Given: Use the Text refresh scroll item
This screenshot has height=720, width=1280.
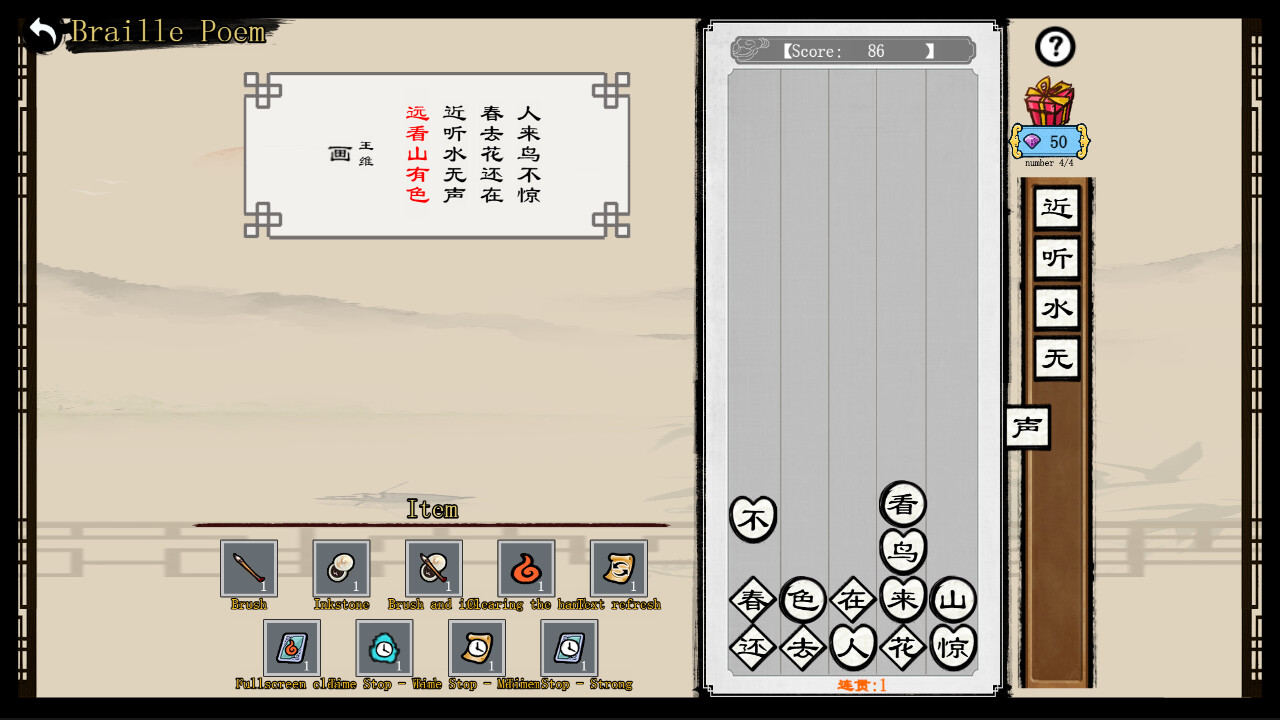Looking at the screenshot, I should 618,567.
